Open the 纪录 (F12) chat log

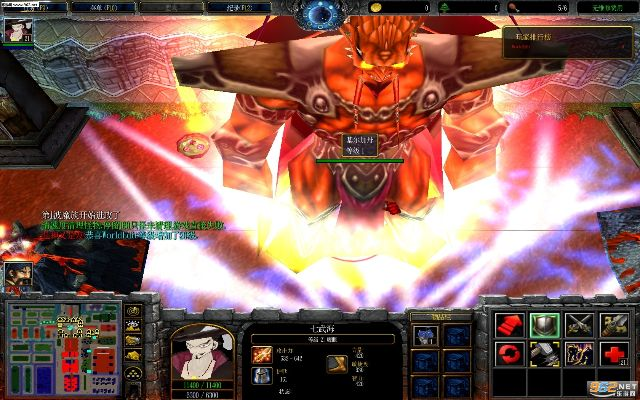coord(229,6)
